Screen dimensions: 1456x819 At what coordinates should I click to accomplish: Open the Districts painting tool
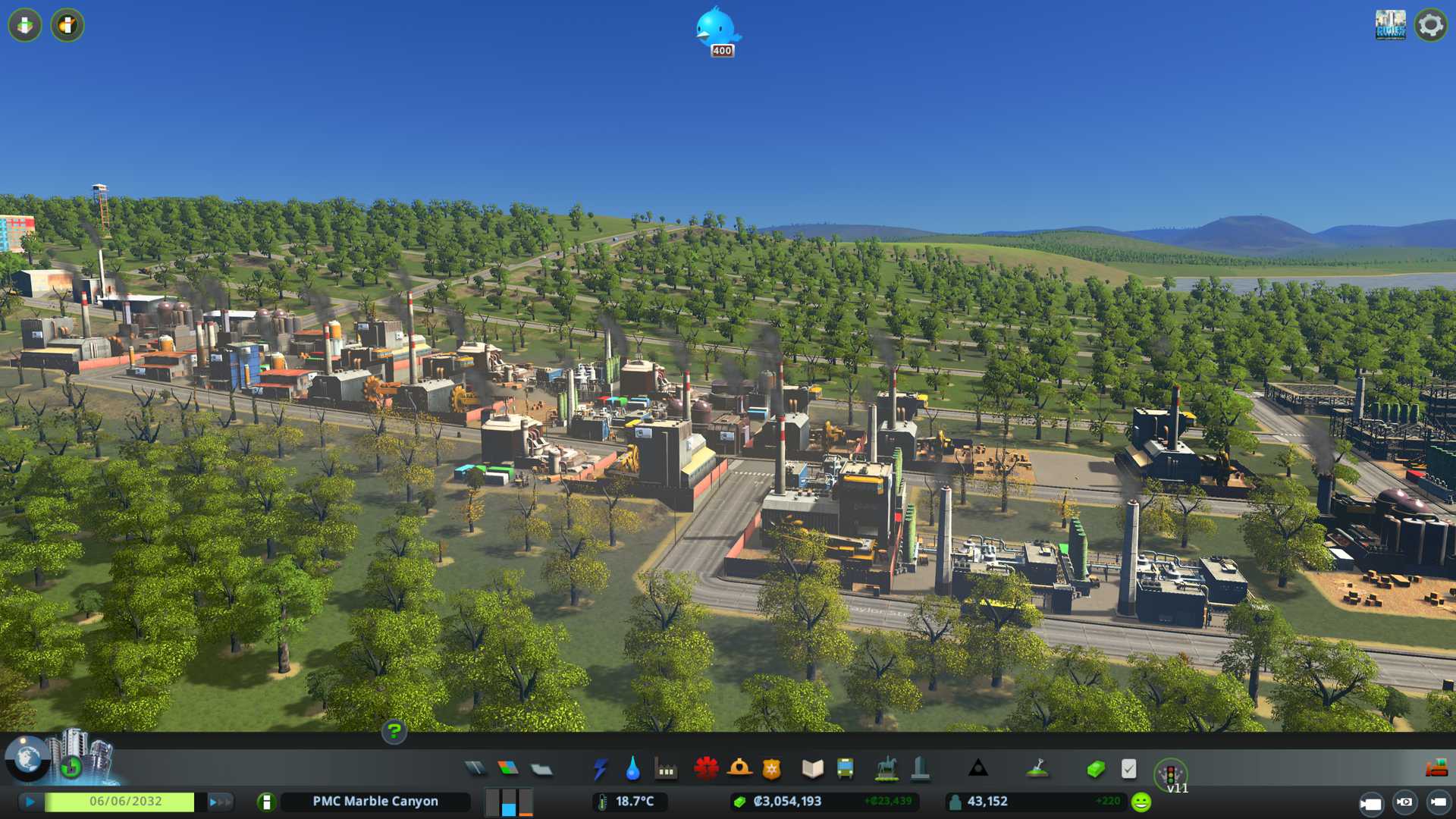click(541, 769)
